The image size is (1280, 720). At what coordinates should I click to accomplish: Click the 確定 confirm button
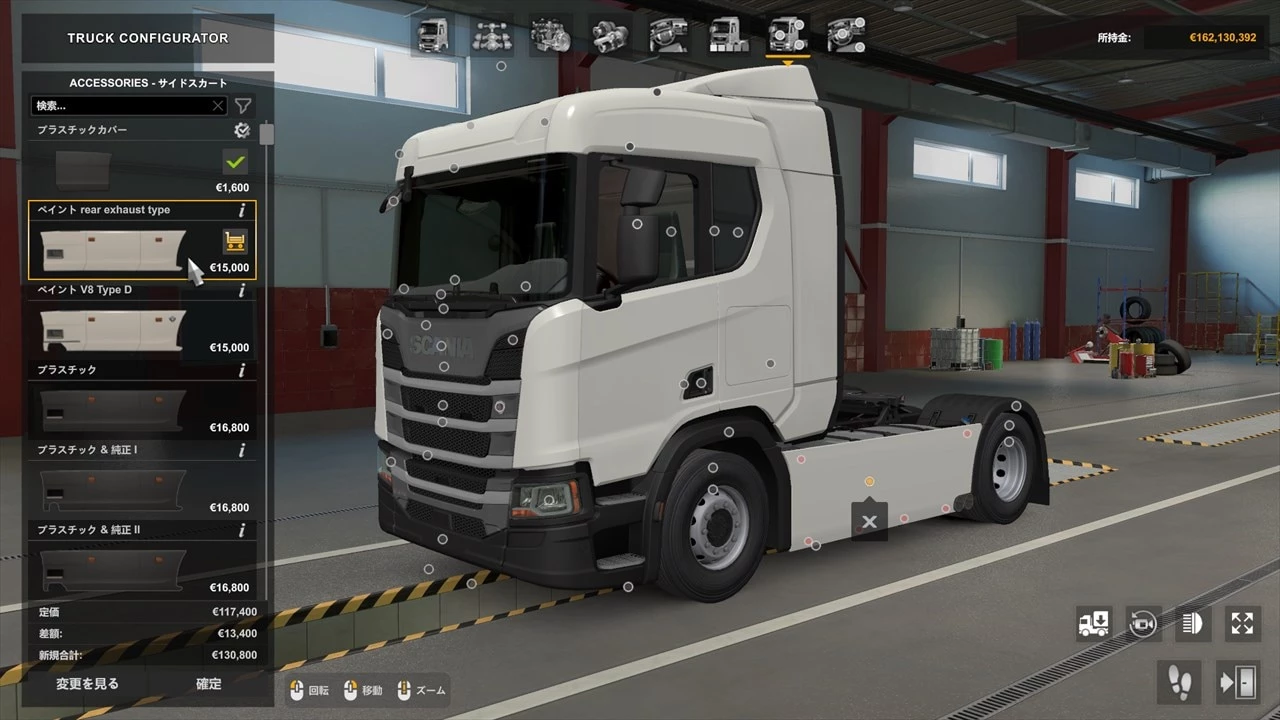209,684
